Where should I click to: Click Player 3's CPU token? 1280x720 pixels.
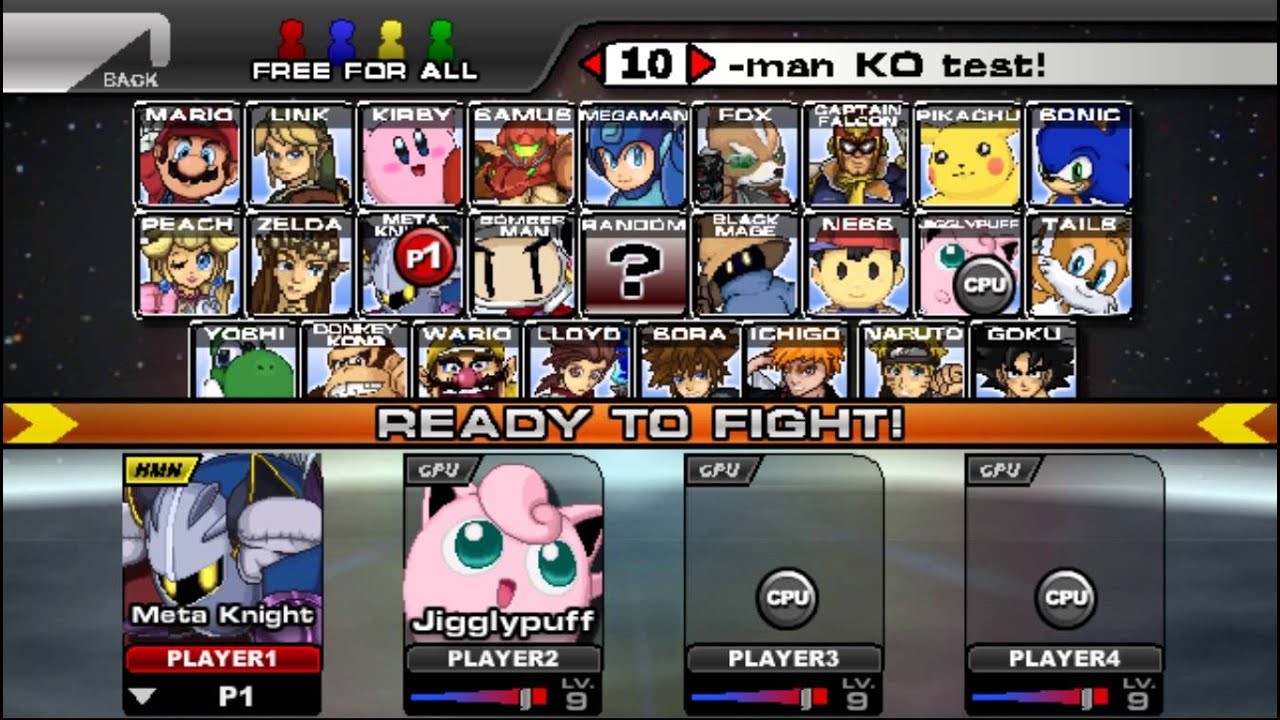(785, 598)
